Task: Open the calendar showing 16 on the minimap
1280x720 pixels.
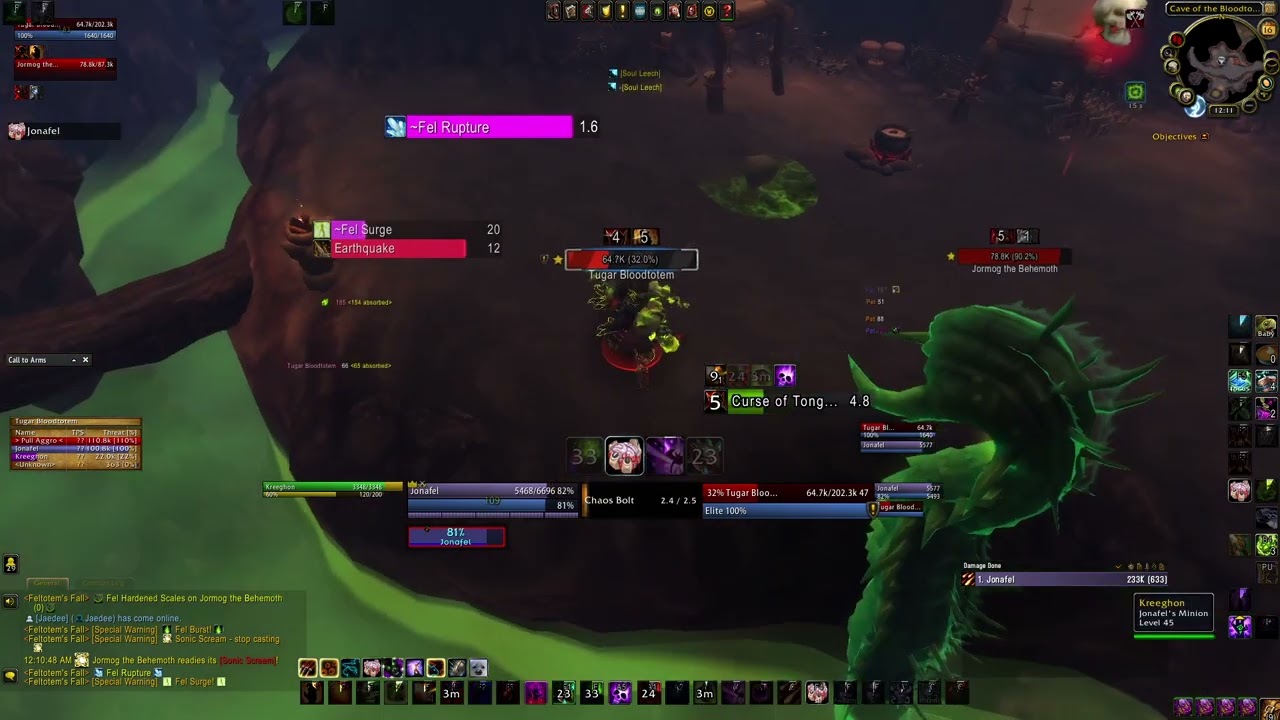Action: 1267,29
